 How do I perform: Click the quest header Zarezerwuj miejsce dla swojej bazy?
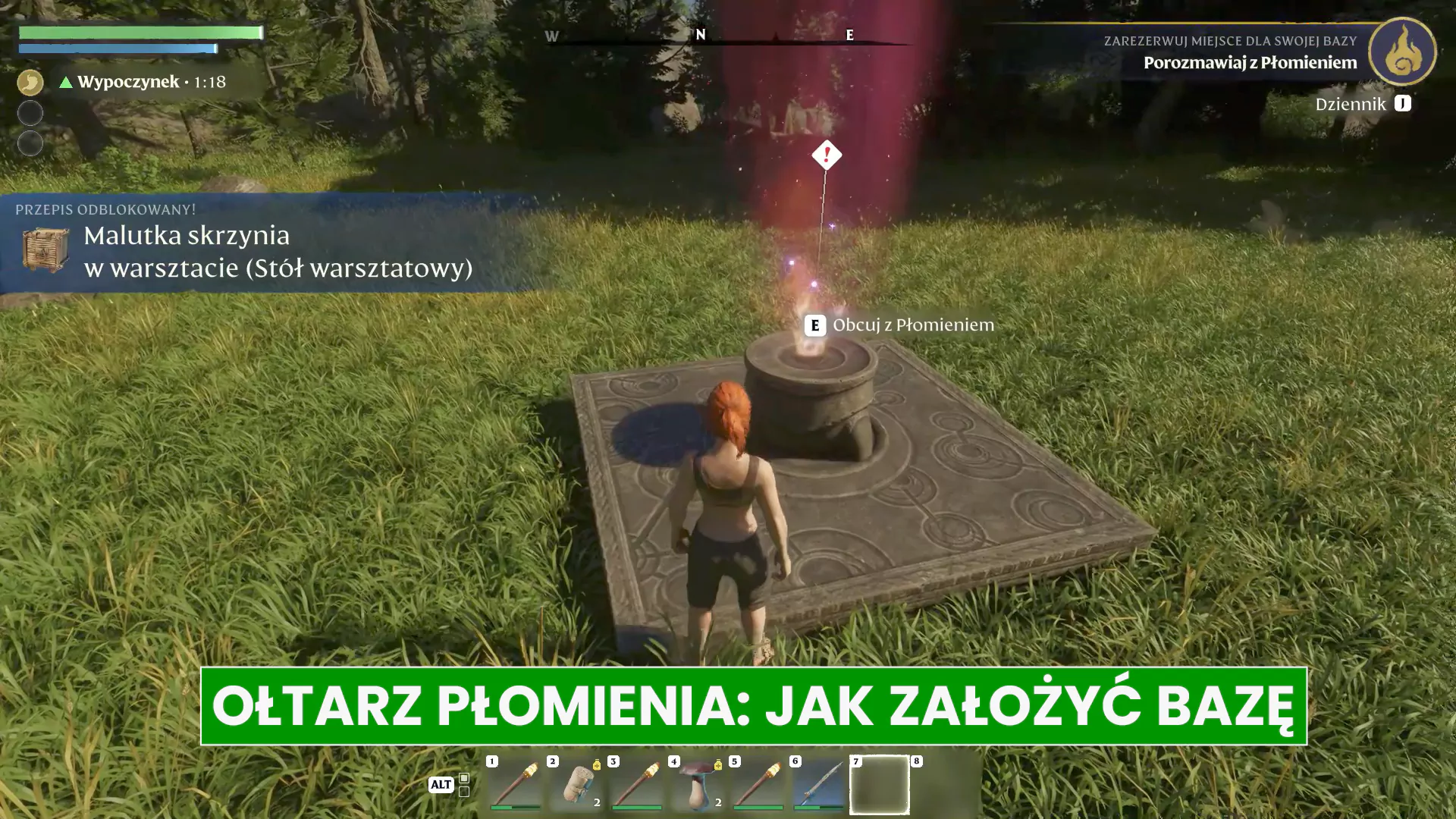pos(1230,41)
